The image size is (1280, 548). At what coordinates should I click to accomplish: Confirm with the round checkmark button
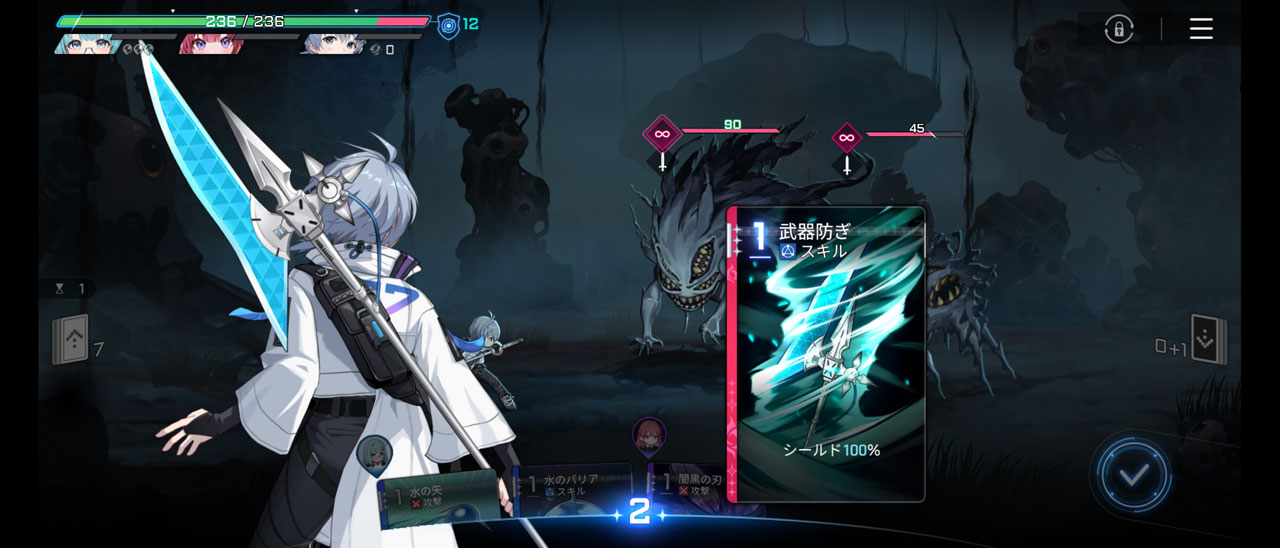(1133, 474)
